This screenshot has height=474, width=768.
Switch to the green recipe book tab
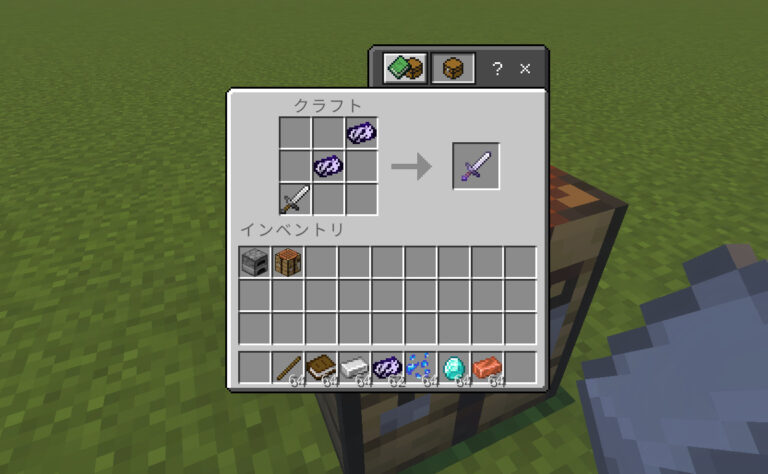405,69
